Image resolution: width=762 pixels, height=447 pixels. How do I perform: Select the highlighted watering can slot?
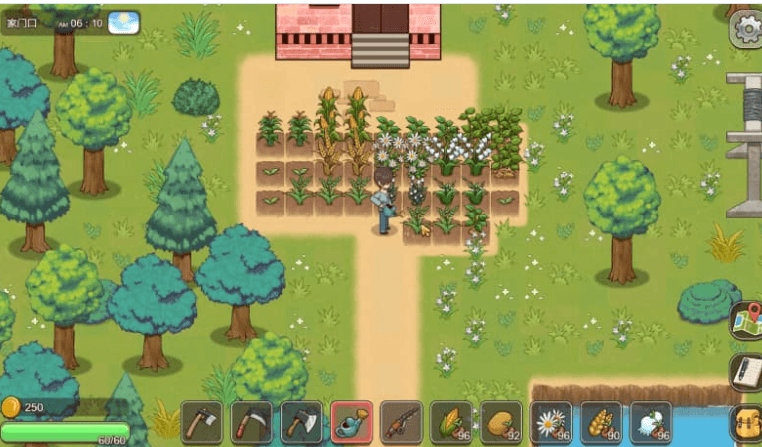[x=352, y=422]
